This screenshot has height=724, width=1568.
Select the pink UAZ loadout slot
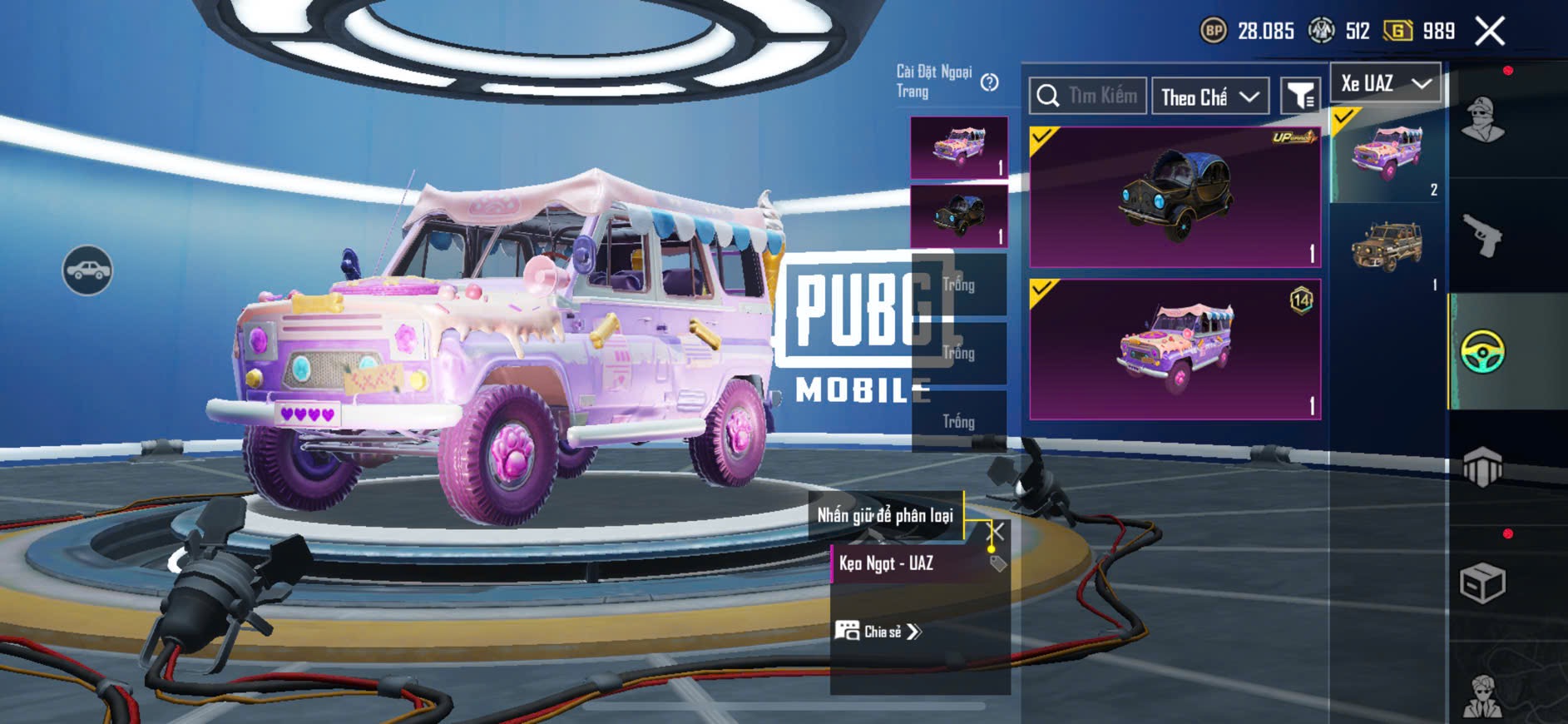(958, 148)
